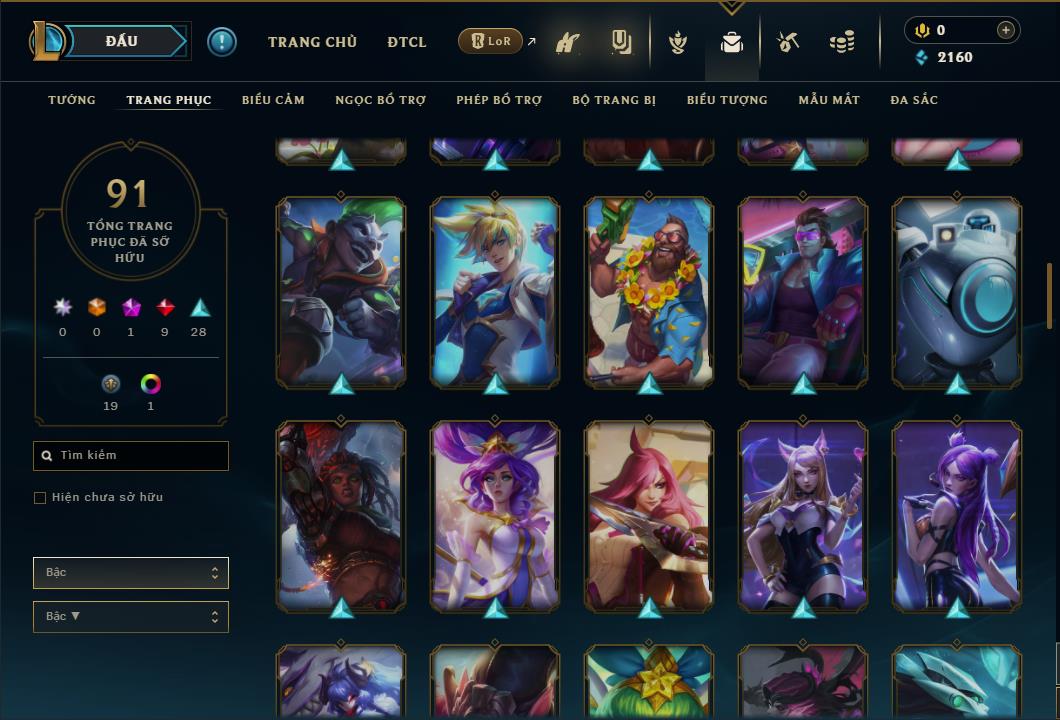Add currency with the plus button

[1006, 30]
